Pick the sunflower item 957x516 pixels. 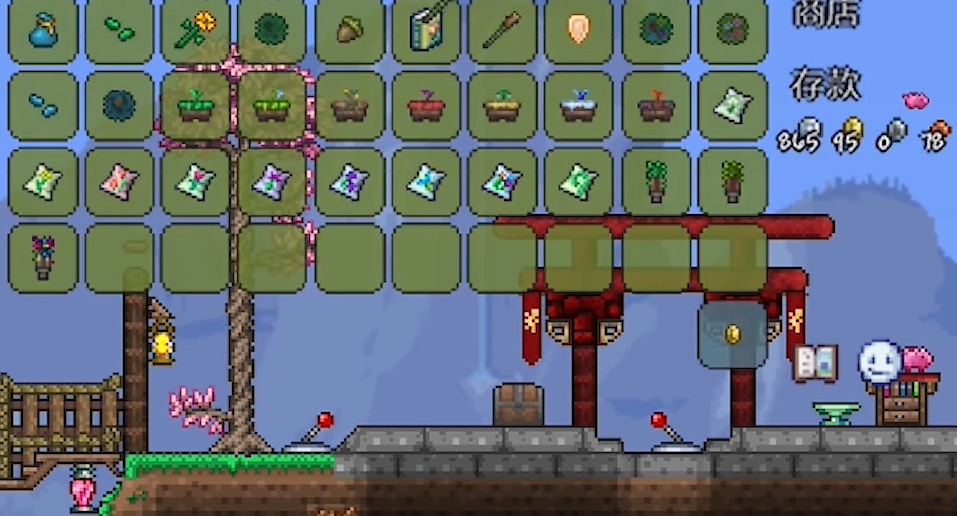196,30
